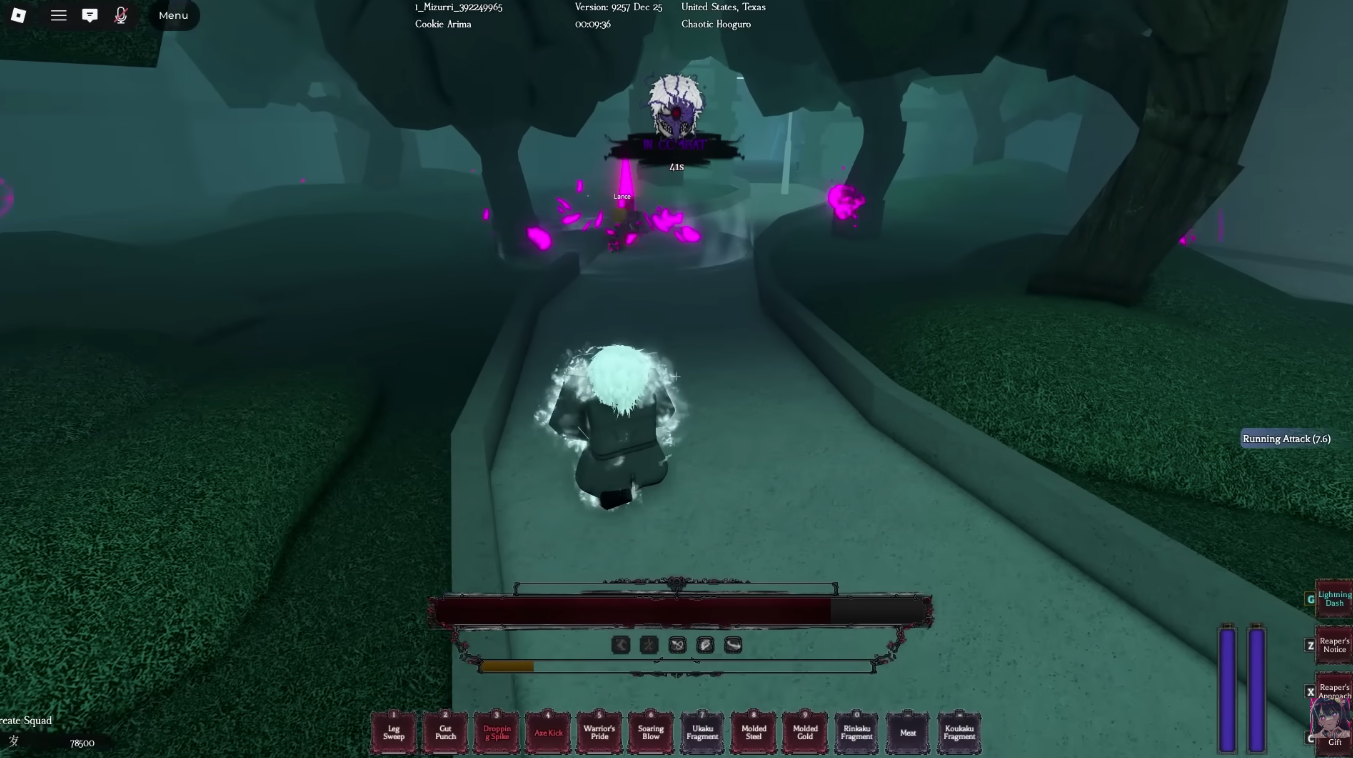Open the Menu button top left
Screen dimensions: 1353x758
[172, 15]
